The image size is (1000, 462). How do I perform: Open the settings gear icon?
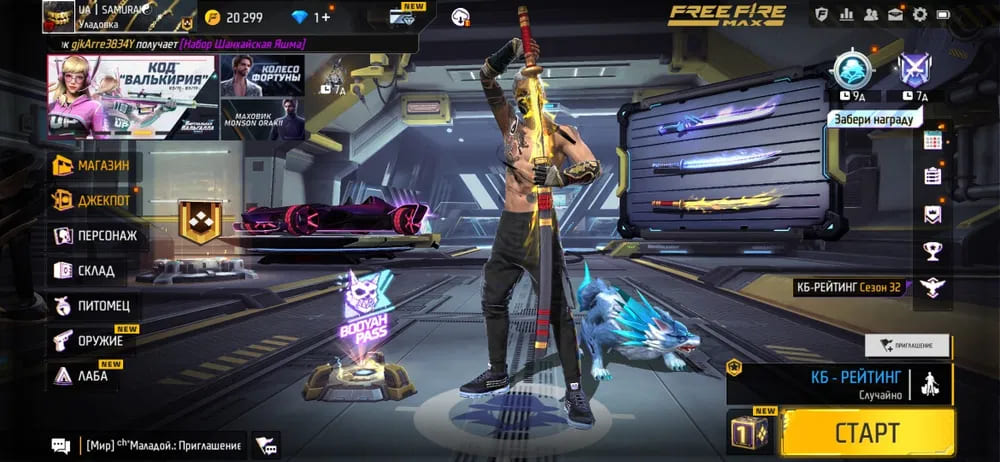point(919,14)
